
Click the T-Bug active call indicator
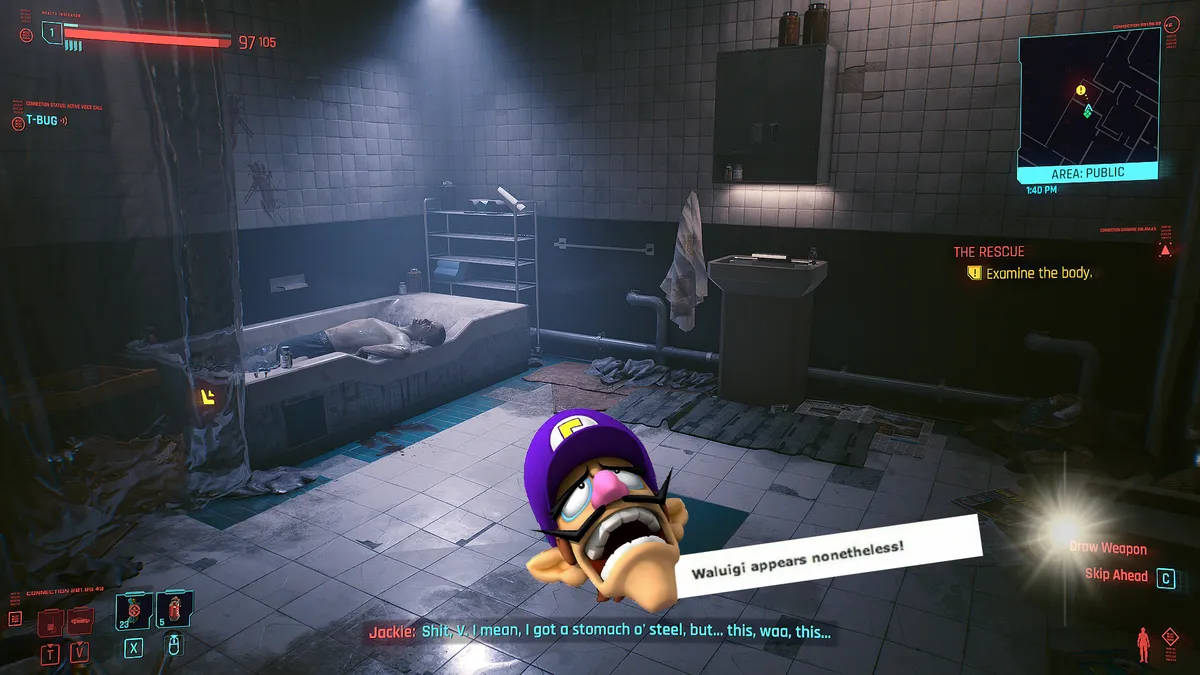pyautogui.click(x=39, y=122)
